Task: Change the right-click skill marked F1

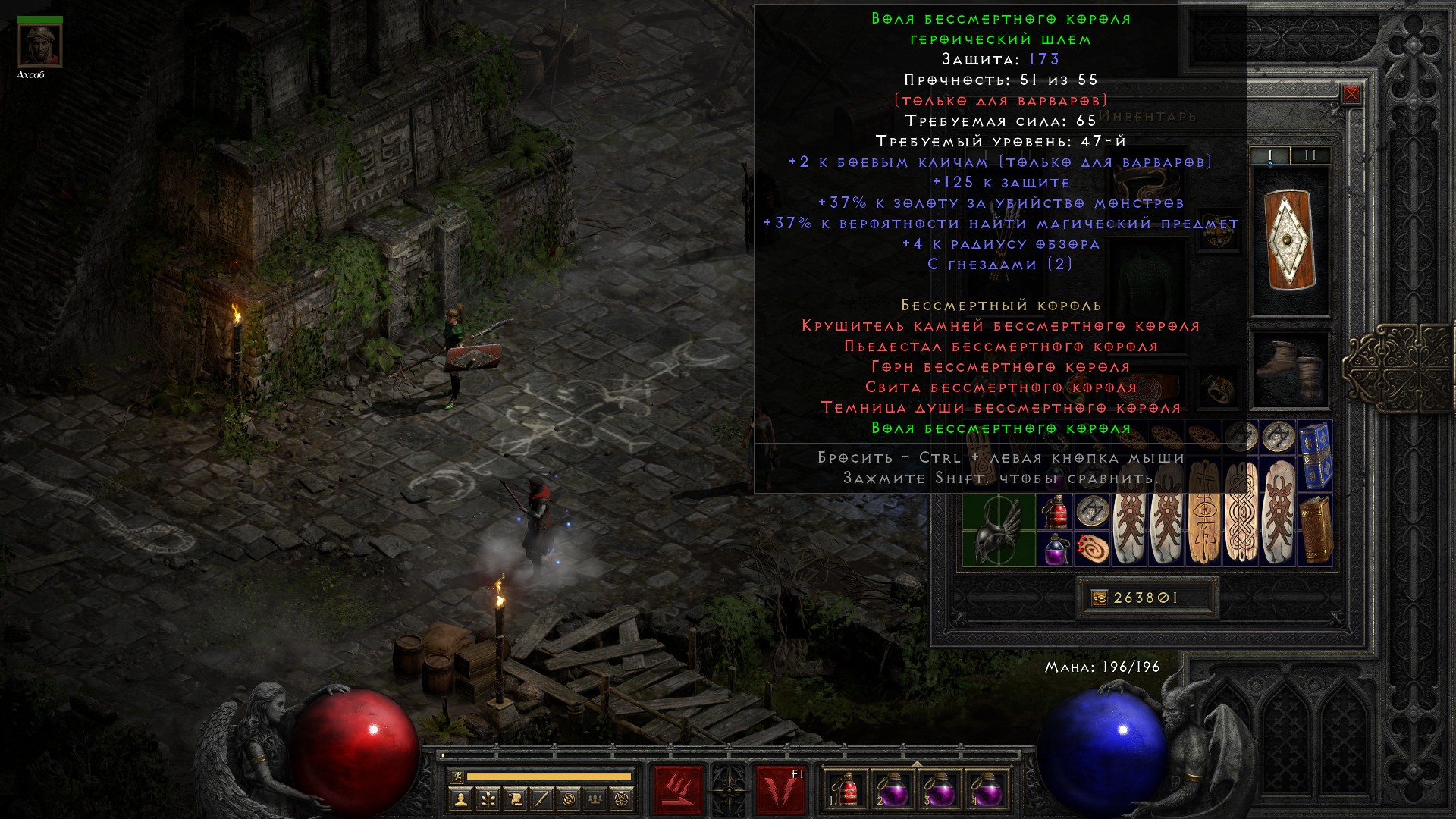Action: [x=780, y=790]
